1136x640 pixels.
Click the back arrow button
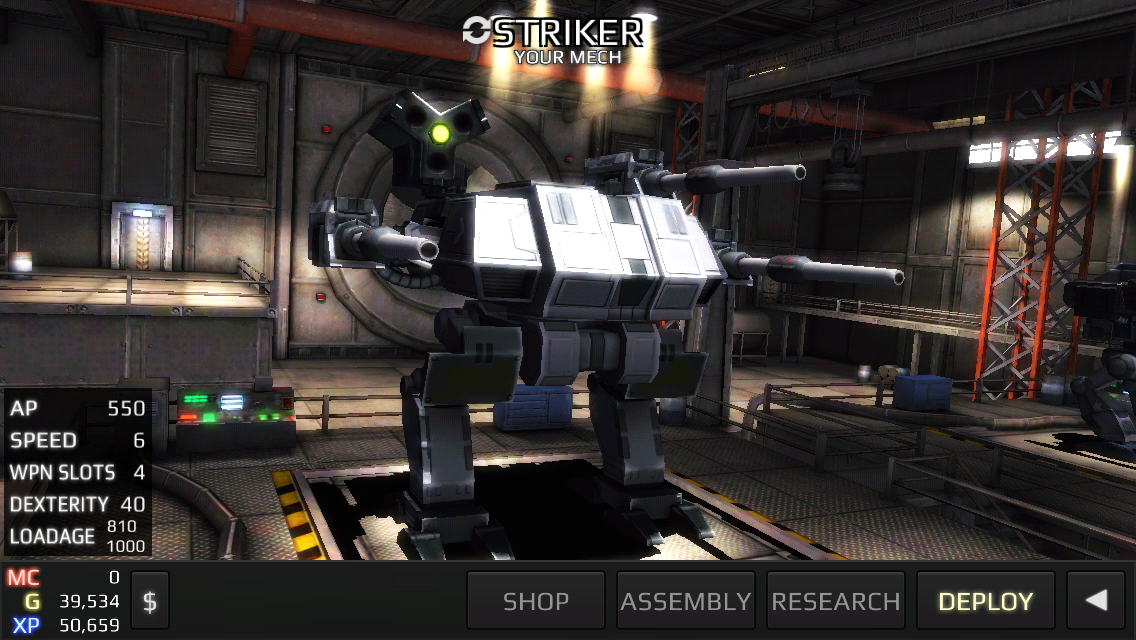[x=1097, y=601]
